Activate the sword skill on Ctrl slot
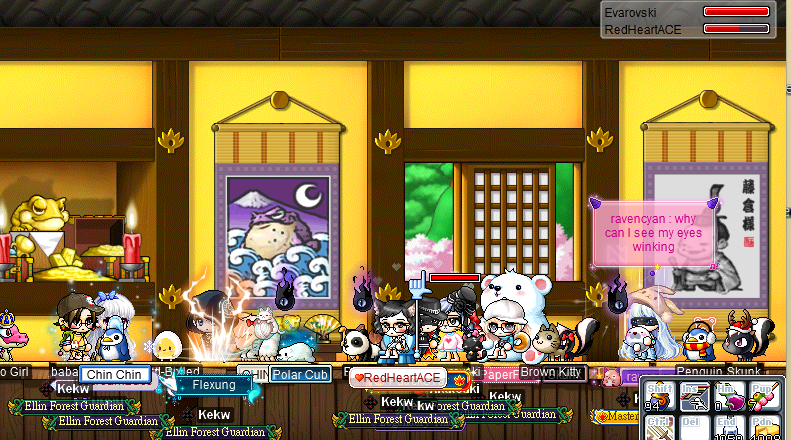 tap(661, 428)
